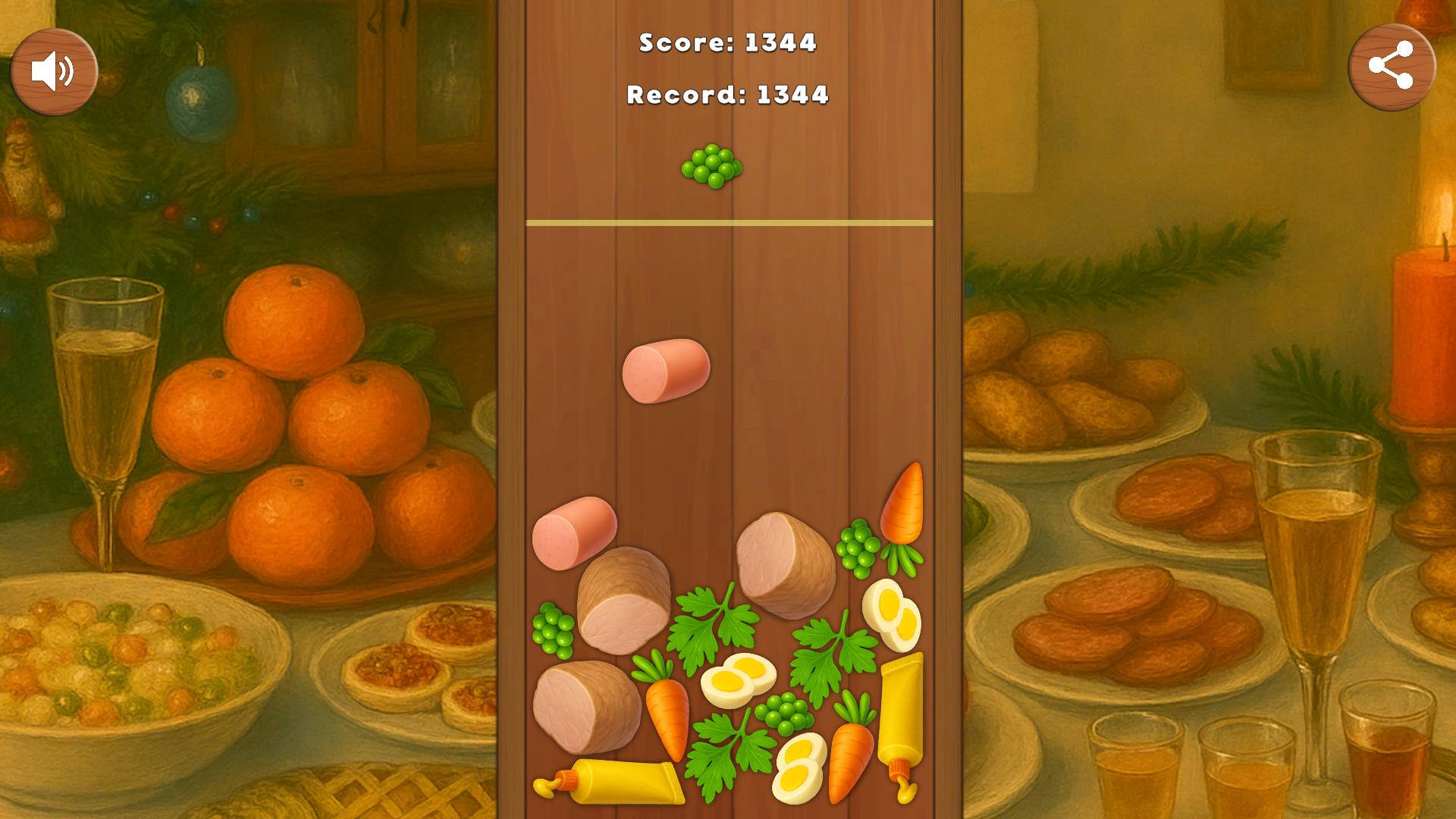Click the Record: 1344 text
1456x819 pixels.
pos(727,96)
